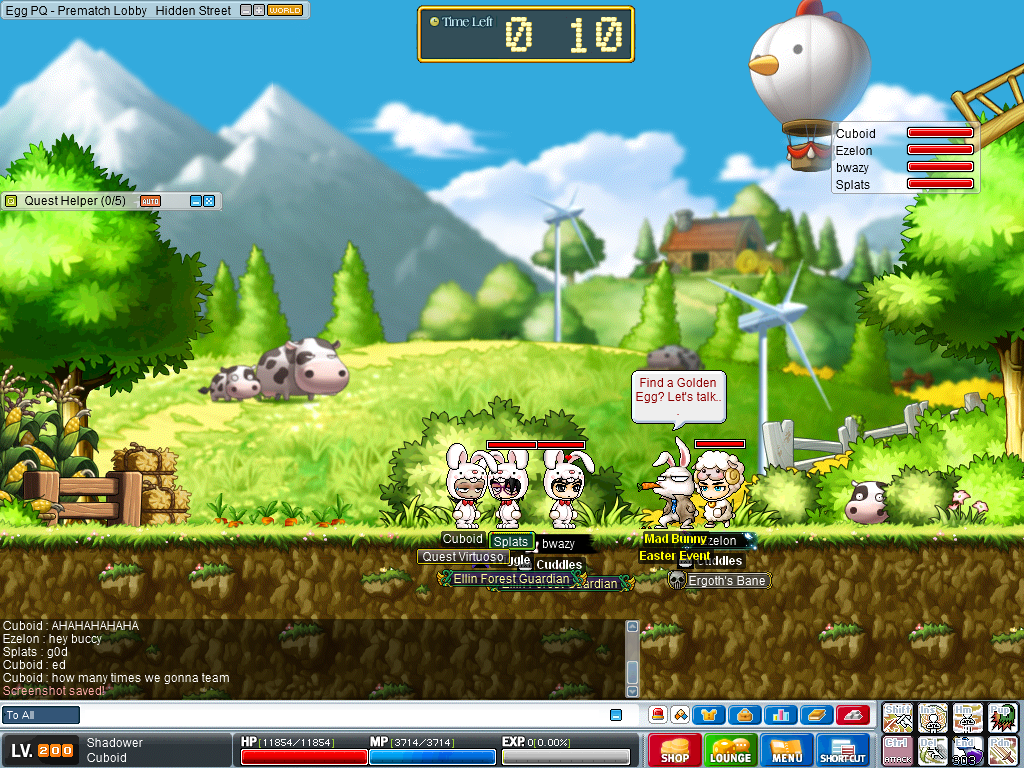1024x768 pixels.
Task: Open the Shortcut panel
Action: tap(842, 750)
